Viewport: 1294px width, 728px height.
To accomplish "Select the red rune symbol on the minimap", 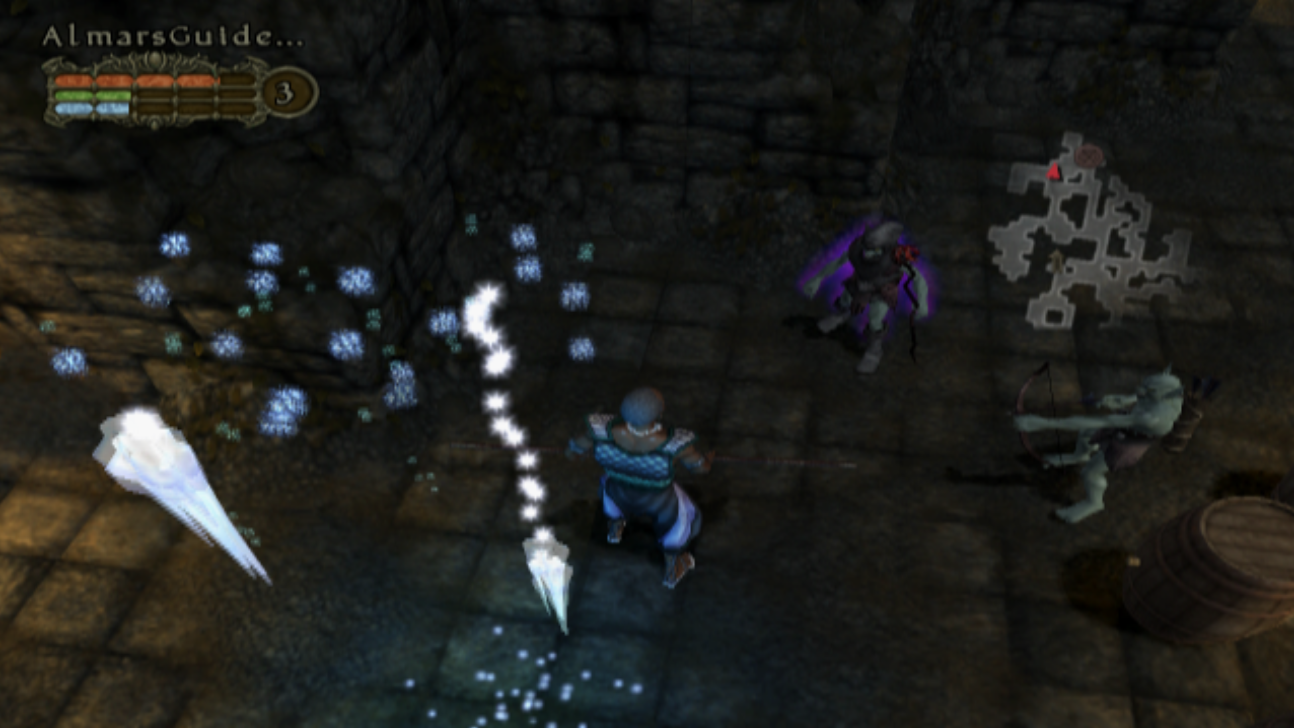I will tap(1090, 156).
